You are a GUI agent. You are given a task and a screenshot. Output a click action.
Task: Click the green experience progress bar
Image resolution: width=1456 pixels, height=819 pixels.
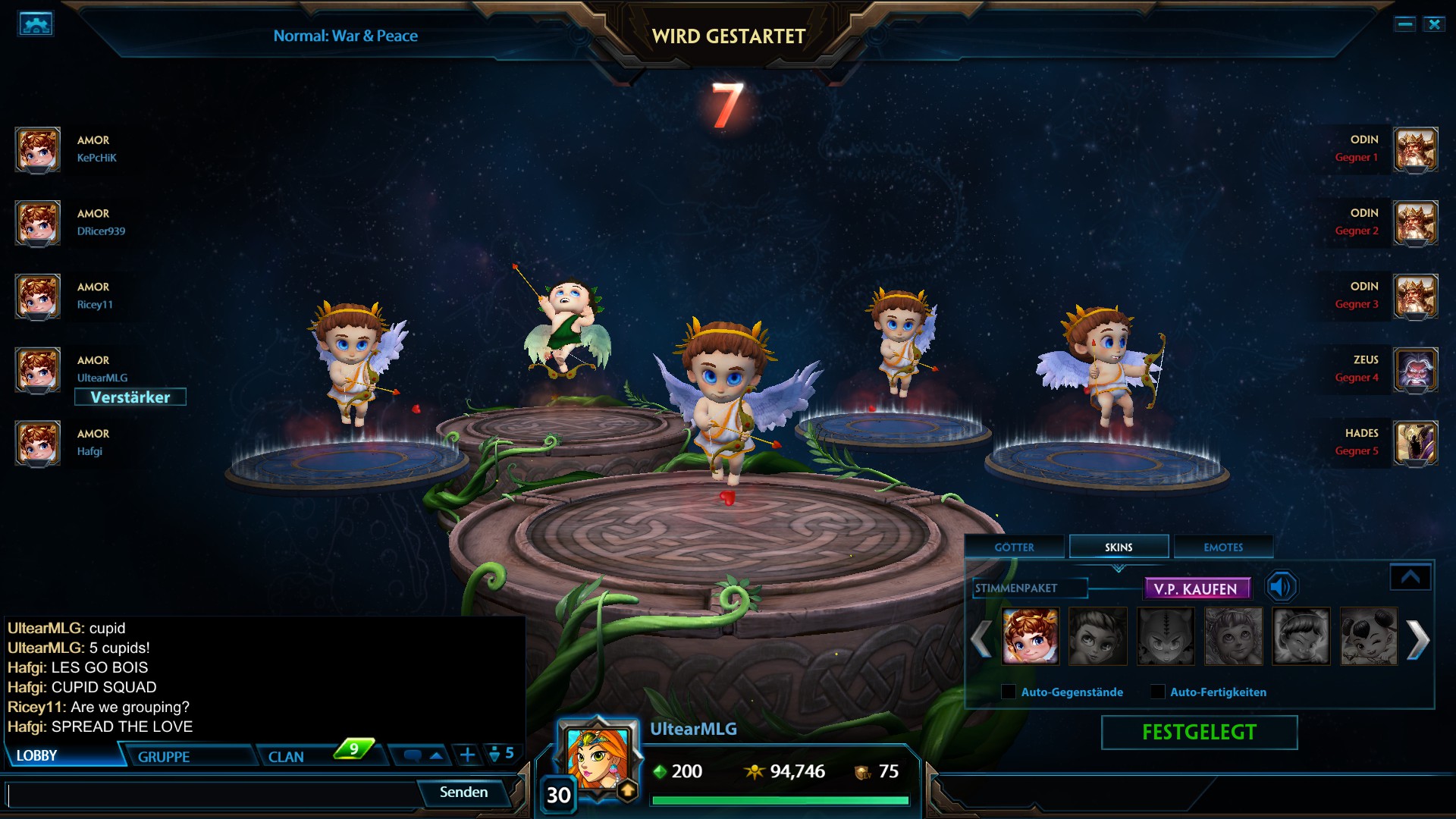[781, 799]
